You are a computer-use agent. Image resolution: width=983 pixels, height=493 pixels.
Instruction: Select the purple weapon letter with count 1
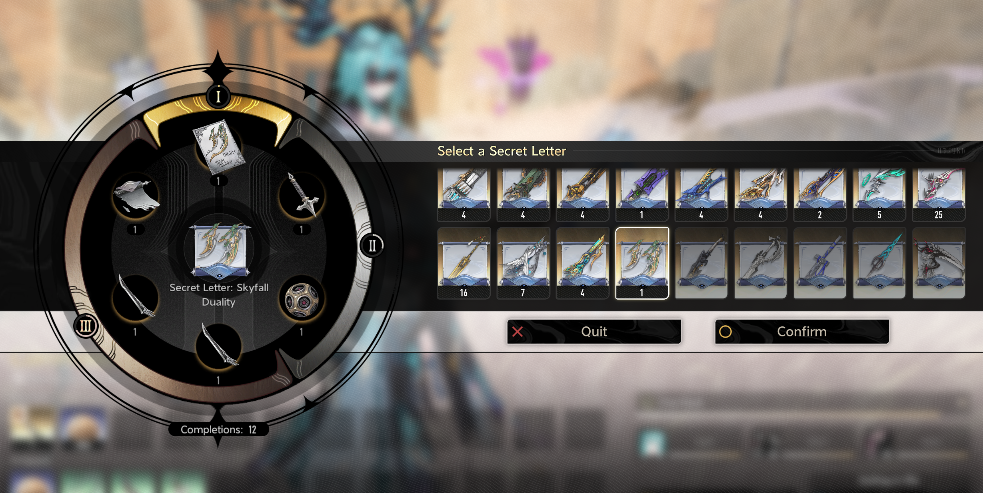coord(641,192)
